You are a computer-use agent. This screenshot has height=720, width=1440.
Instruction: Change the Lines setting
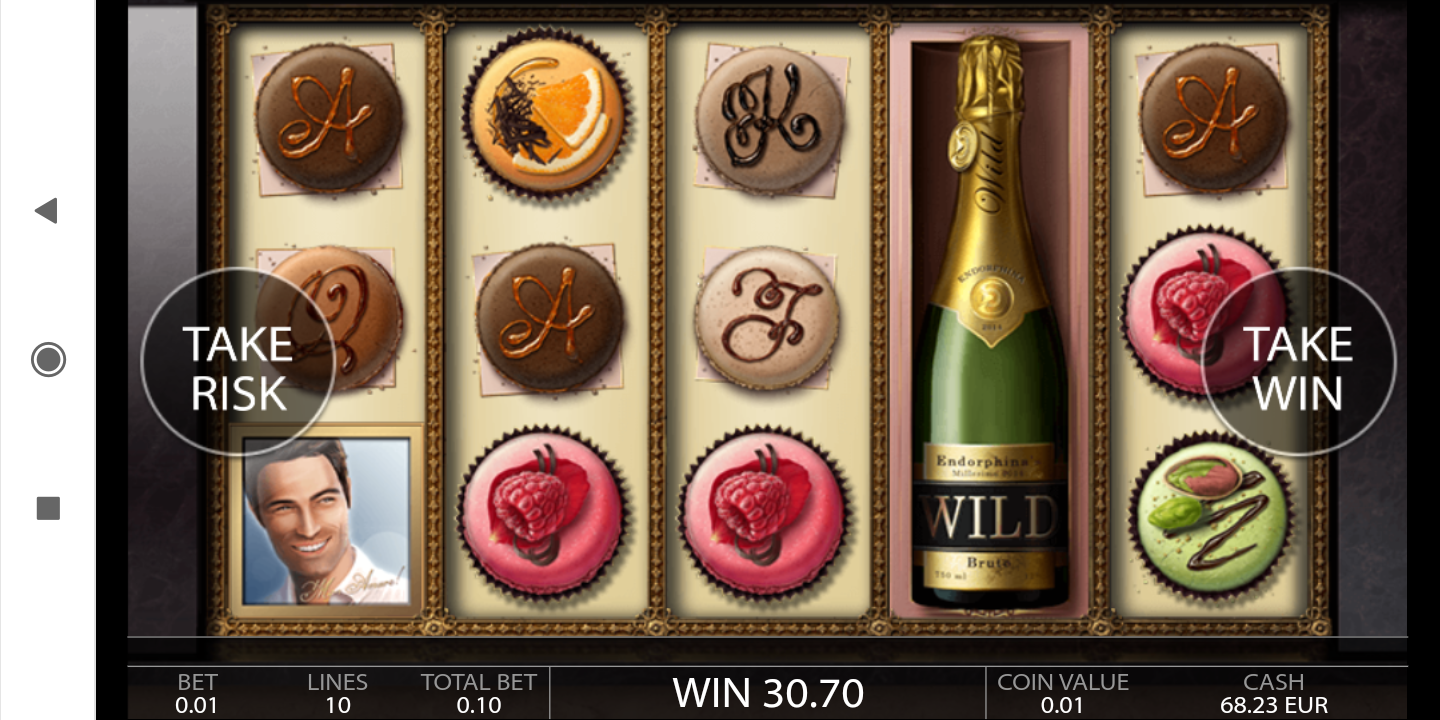coord(337,693)
